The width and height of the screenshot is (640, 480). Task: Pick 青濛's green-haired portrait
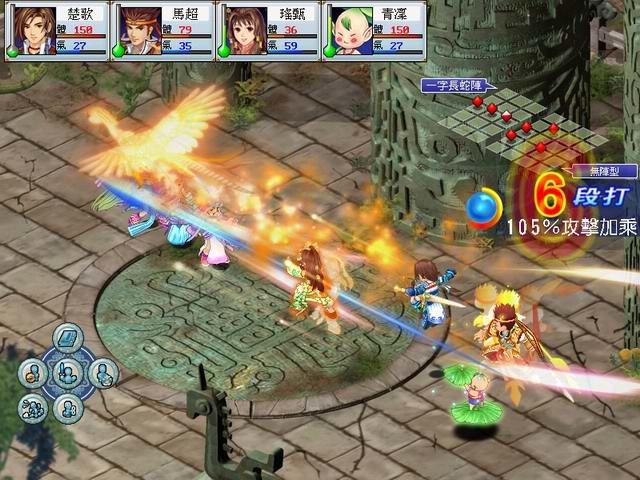(349, 30)
